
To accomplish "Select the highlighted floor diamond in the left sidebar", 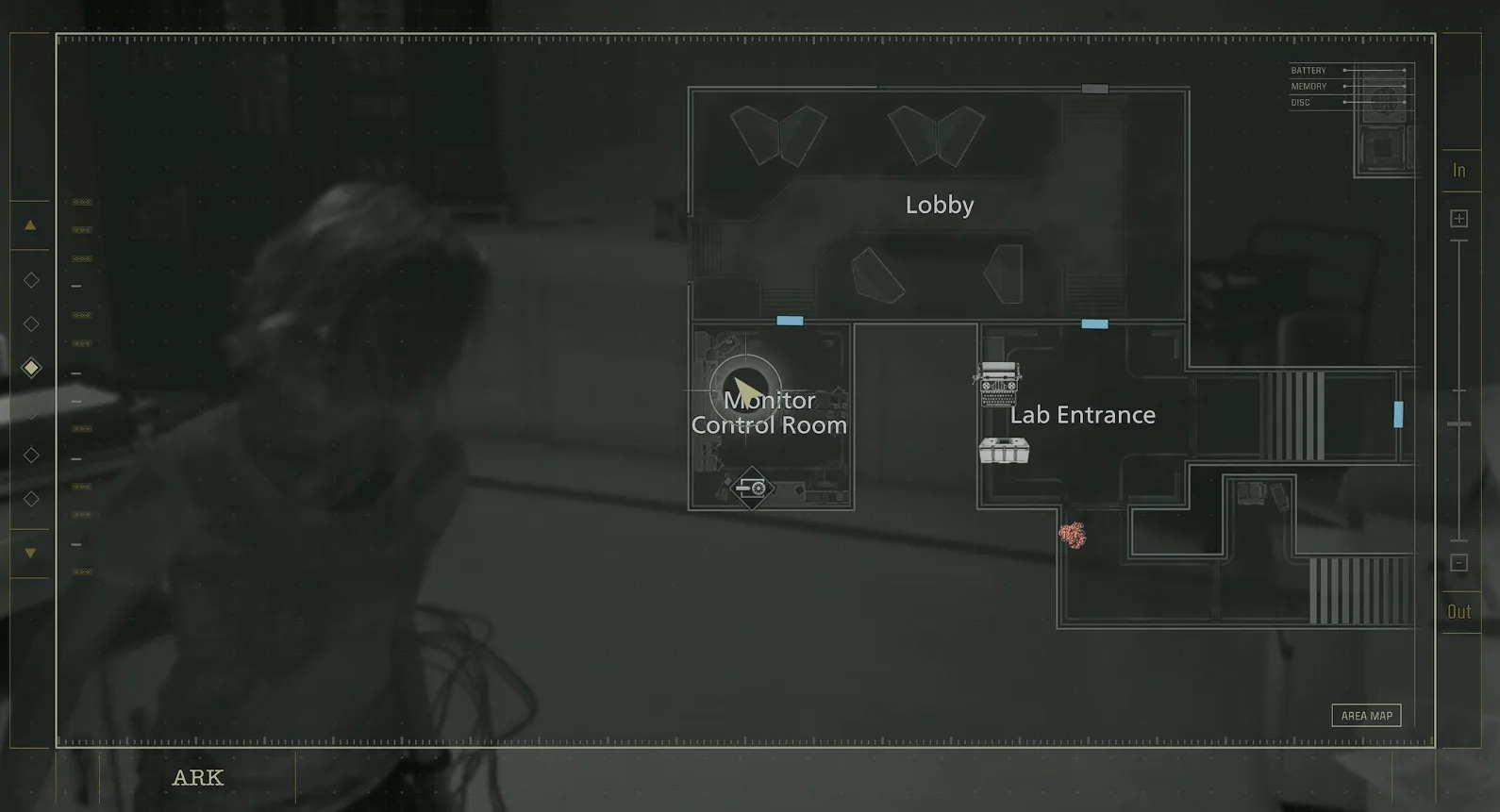I will [x=30, y=368].
